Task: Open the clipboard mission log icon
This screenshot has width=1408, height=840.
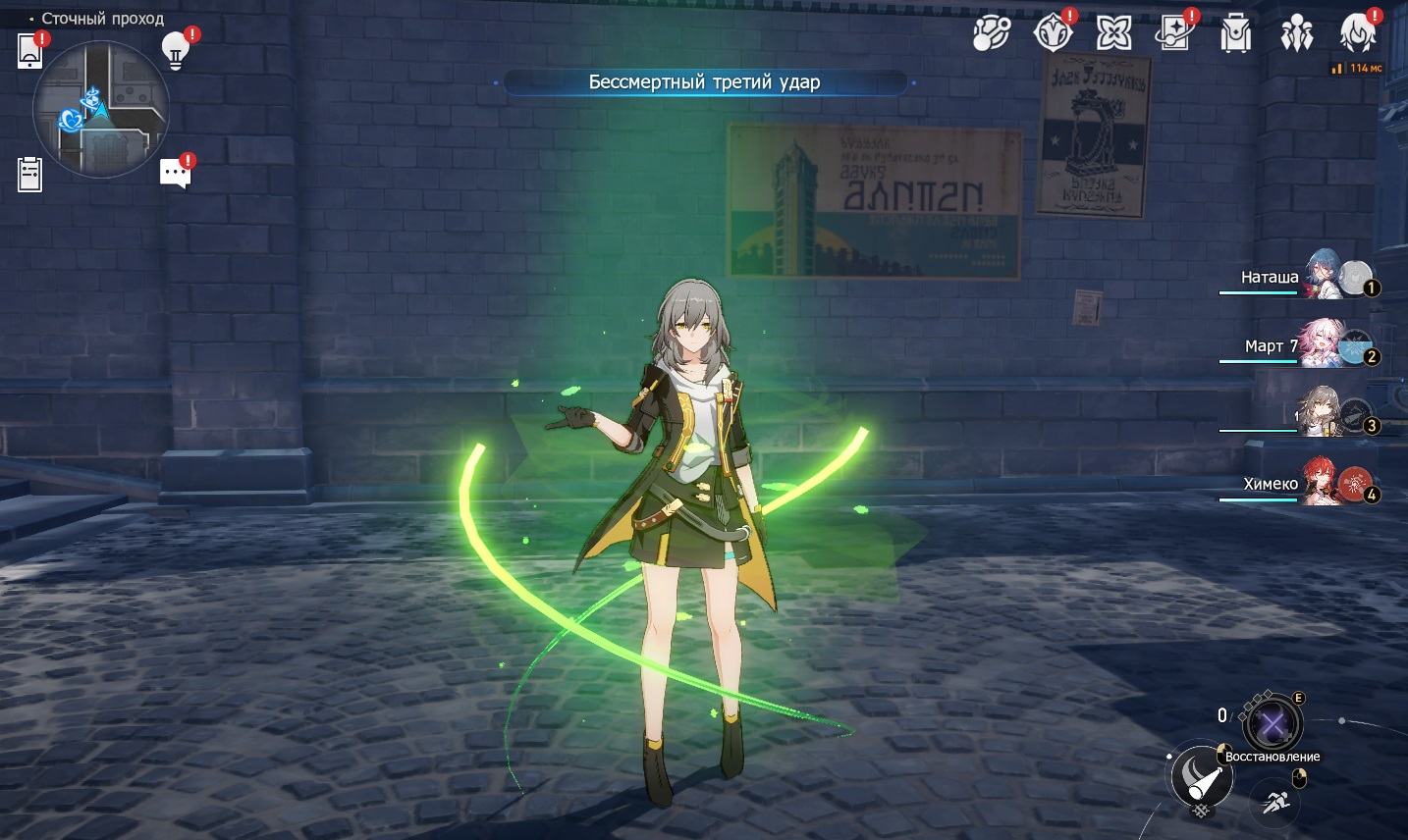Action: (30, 175)
